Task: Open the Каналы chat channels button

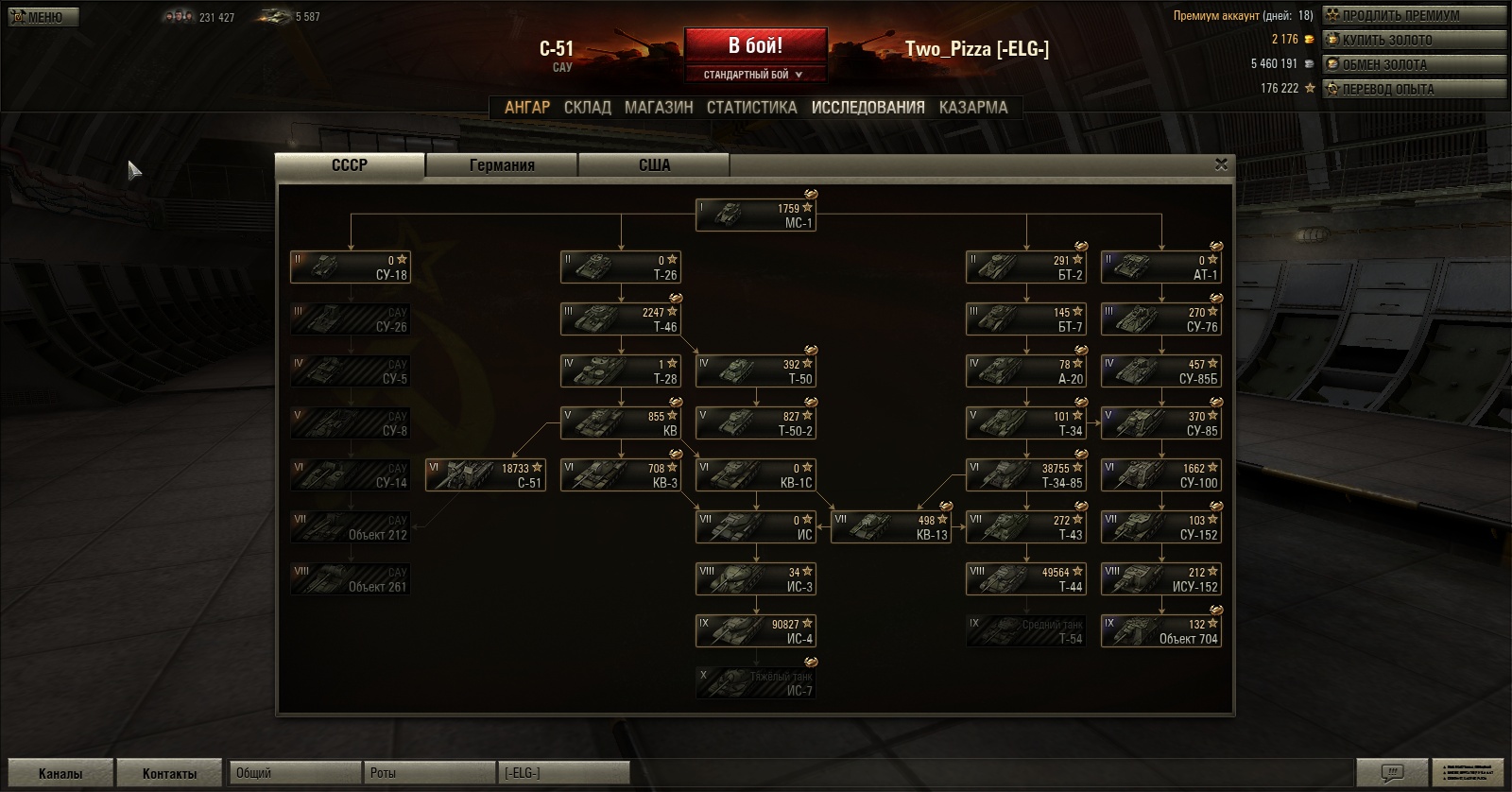Action: click(60, 773)
